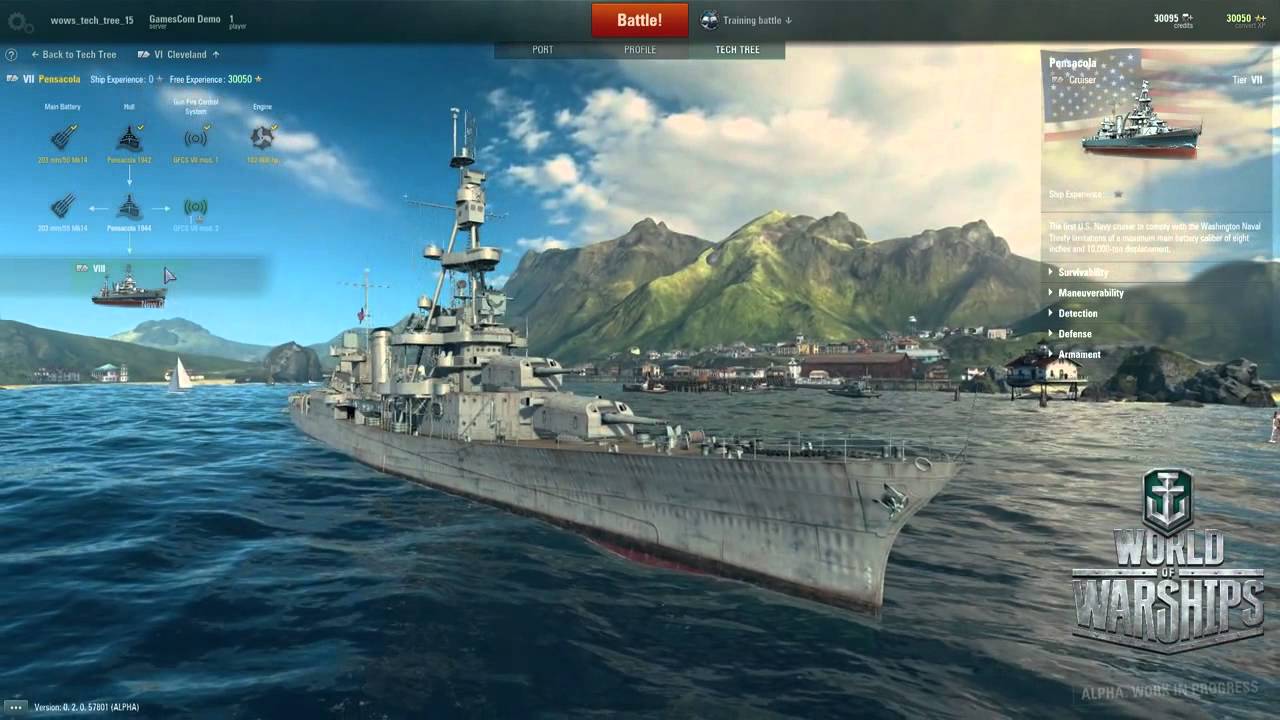This screenshot has width=1280, height=720.
Task: Go back to Tech Tree
Action: [x=74, y=55]
